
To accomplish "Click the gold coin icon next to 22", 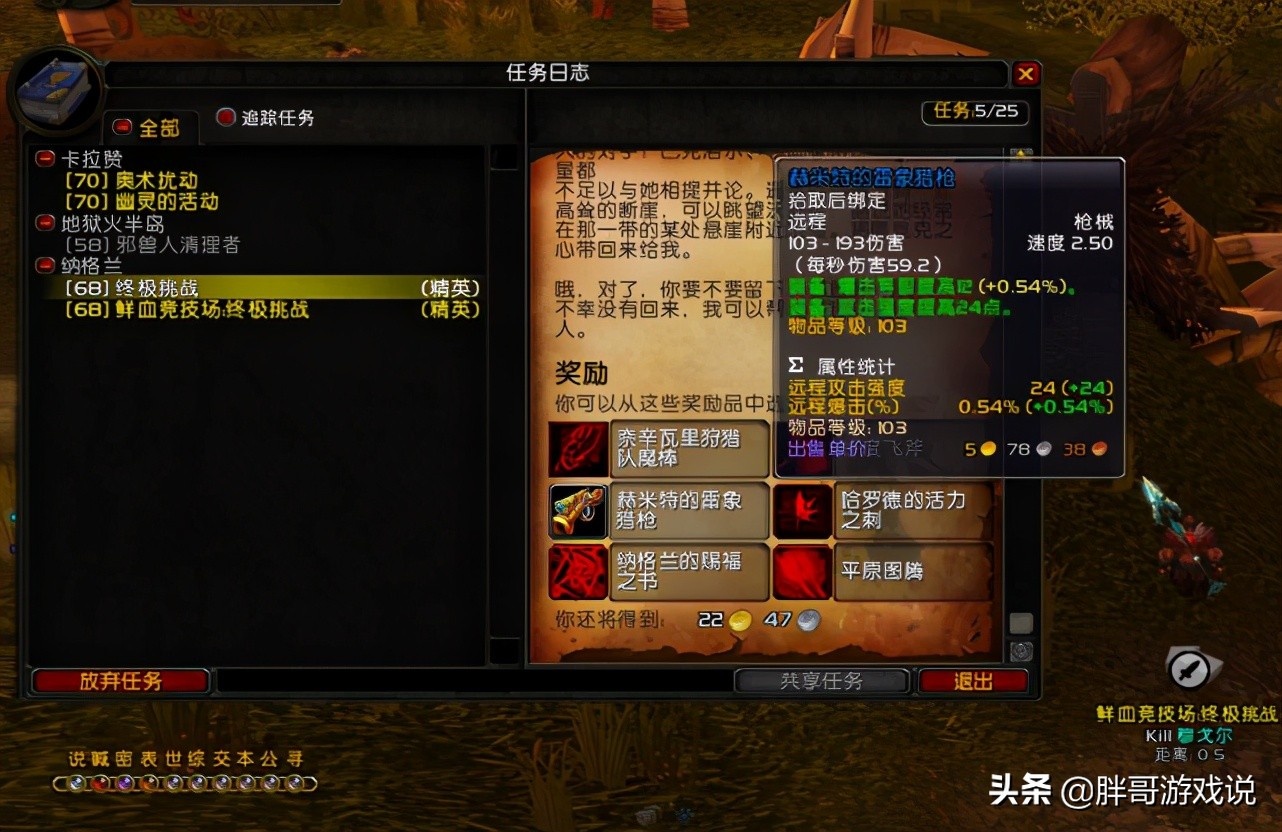I will click(737, 620).
